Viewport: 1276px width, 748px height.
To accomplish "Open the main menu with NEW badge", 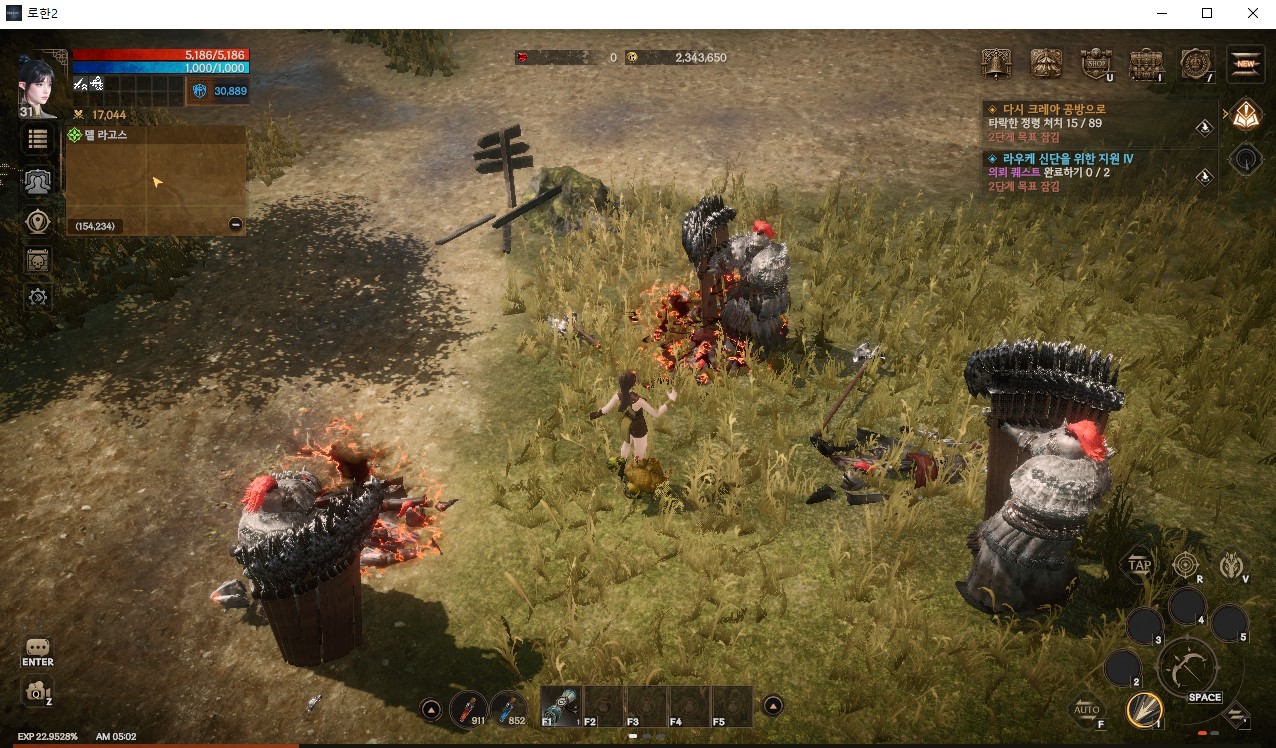I will 1245,64.
